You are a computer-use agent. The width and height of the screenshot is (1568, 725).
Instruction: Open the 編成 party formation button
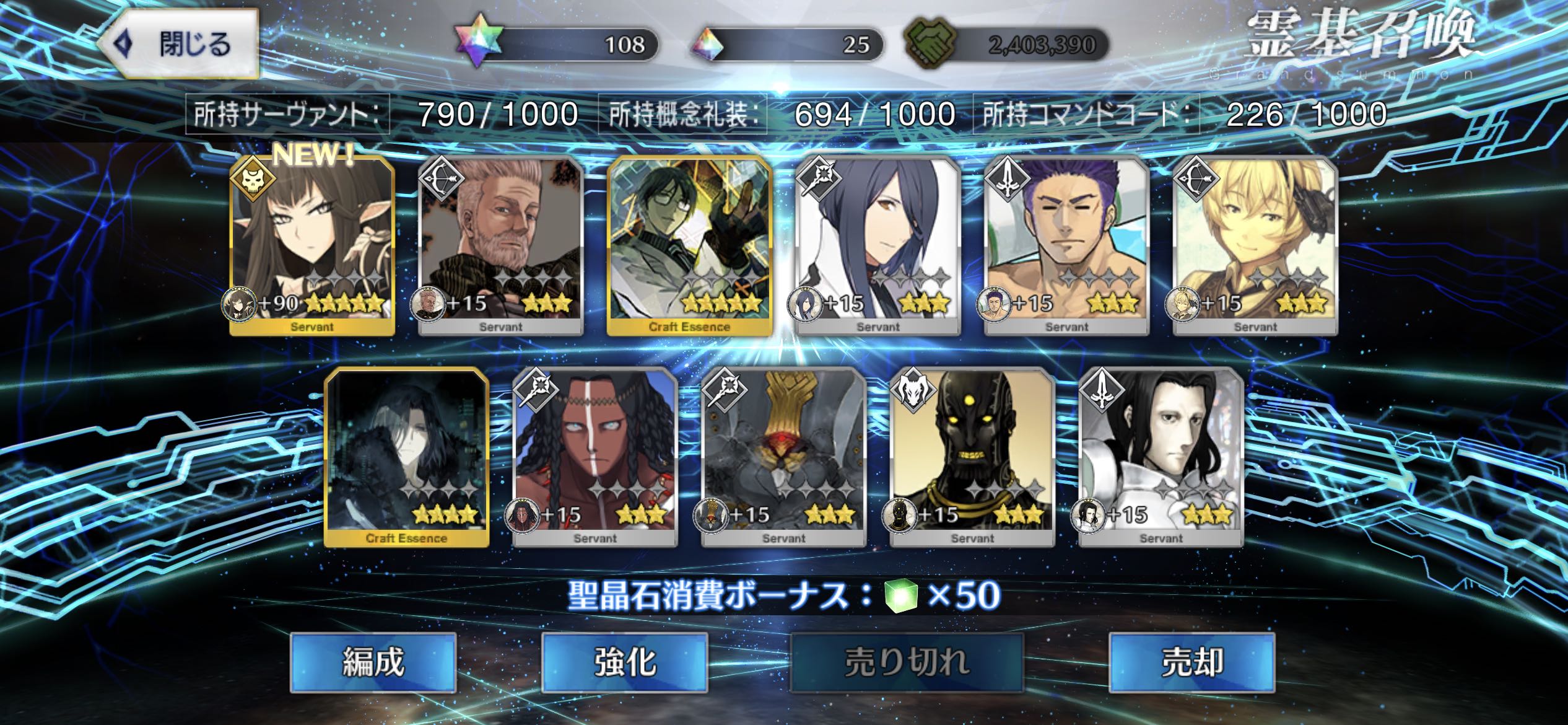pos(373,662)
